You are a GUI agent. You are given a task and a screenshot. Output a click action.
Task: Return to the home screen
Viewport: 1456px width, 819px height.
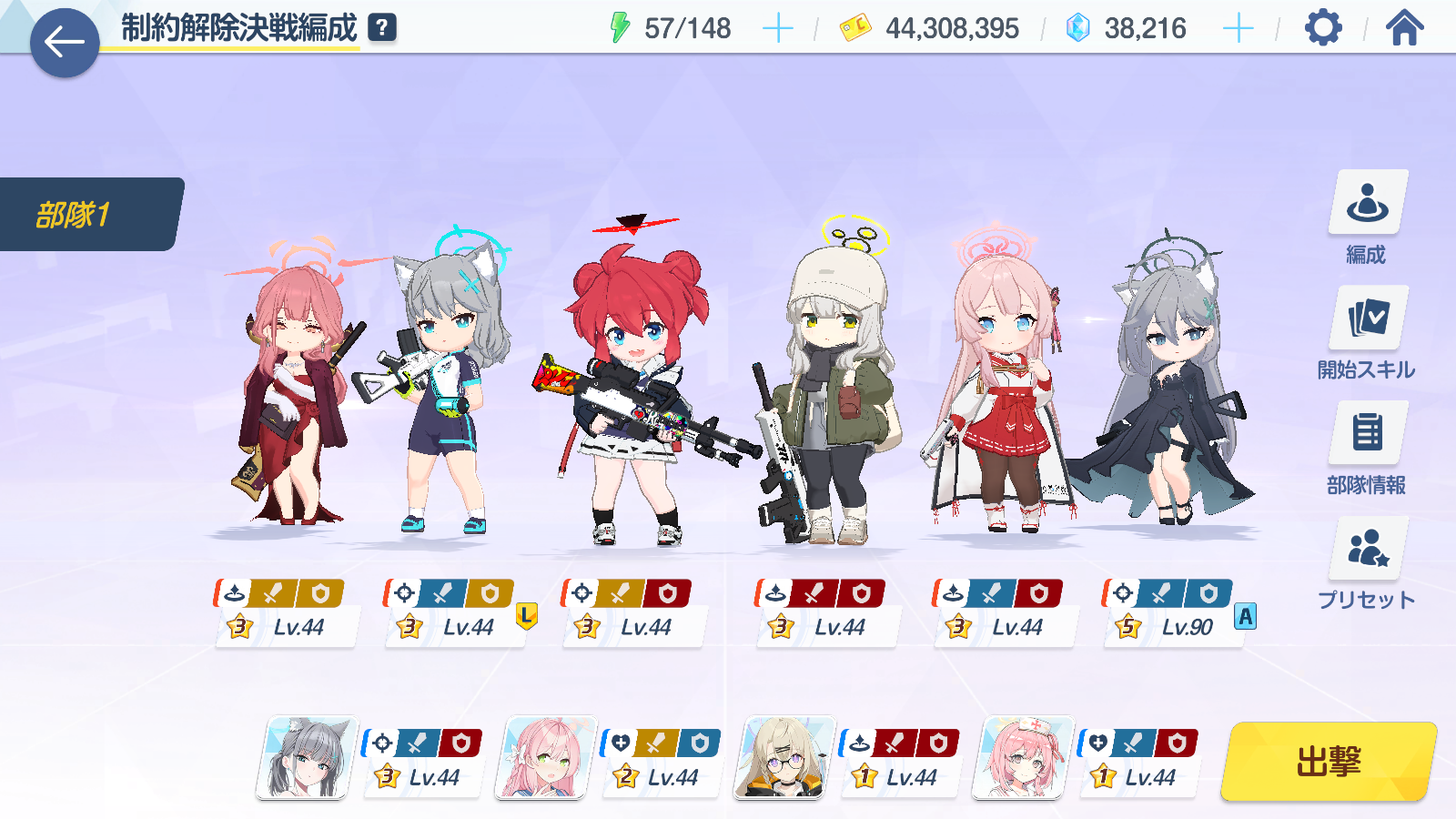coord(1404,28)
